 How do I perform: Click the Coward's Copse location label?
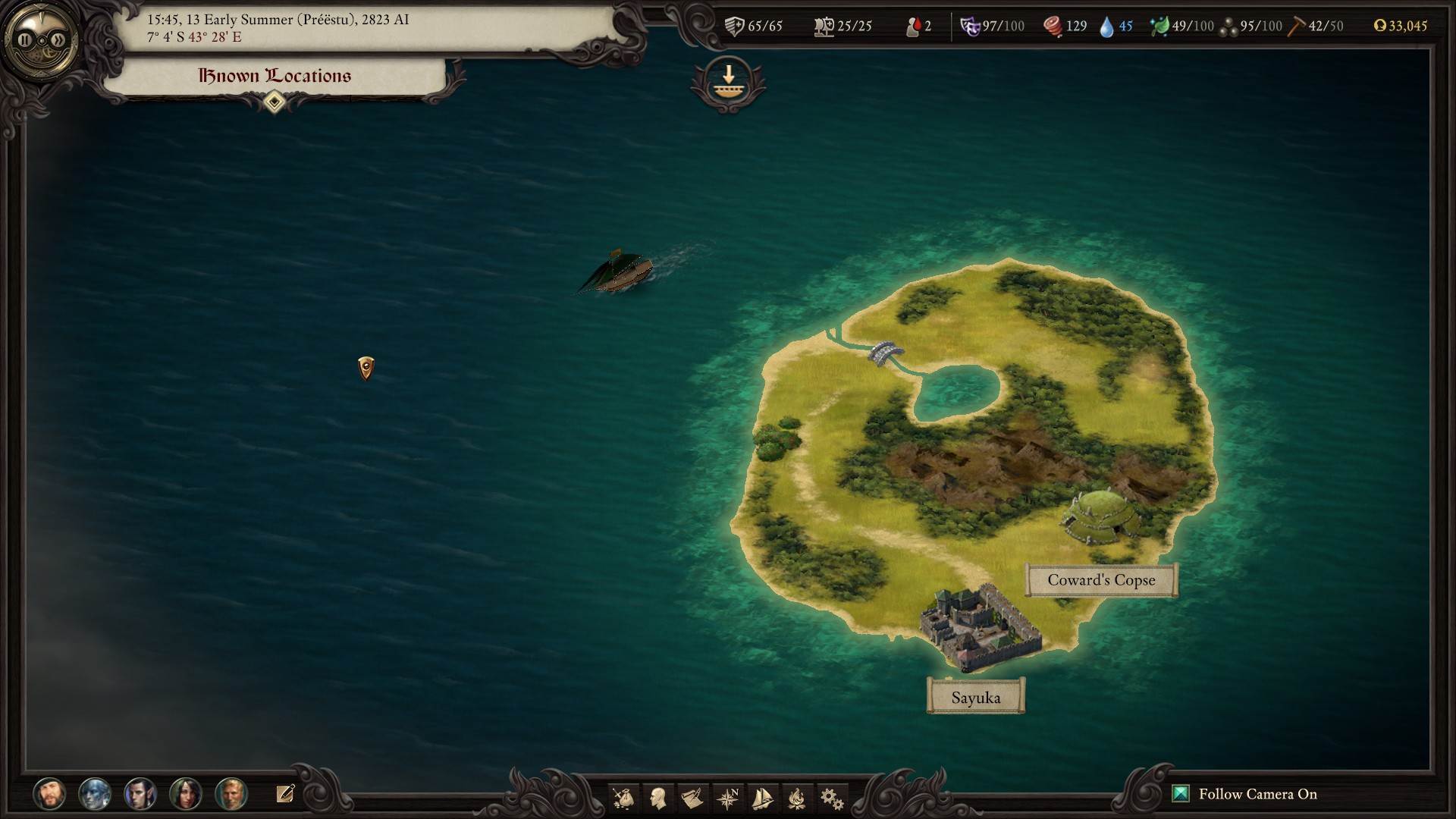1101,580
